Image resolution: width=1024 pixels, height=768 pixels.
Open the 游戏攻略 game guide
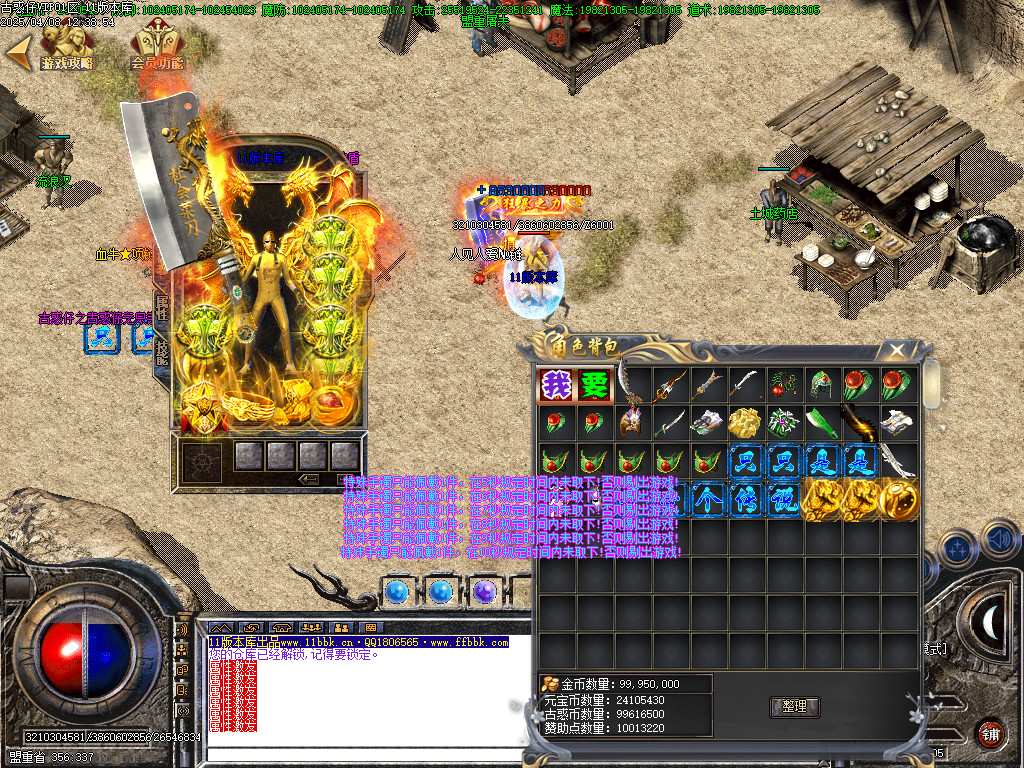coord(66,48)
